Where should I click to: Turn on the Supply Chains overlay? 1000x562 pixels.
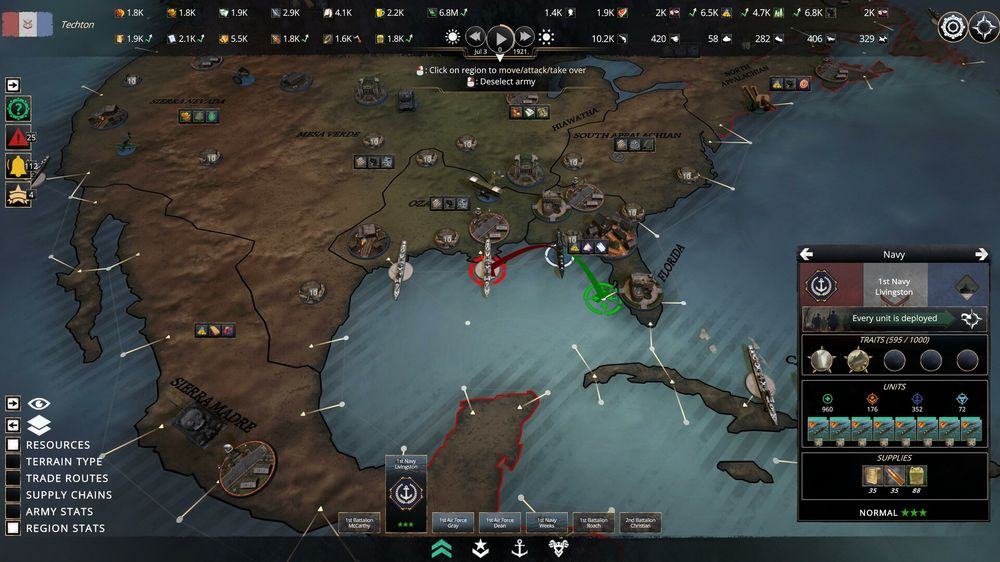[x=13, y=495]
